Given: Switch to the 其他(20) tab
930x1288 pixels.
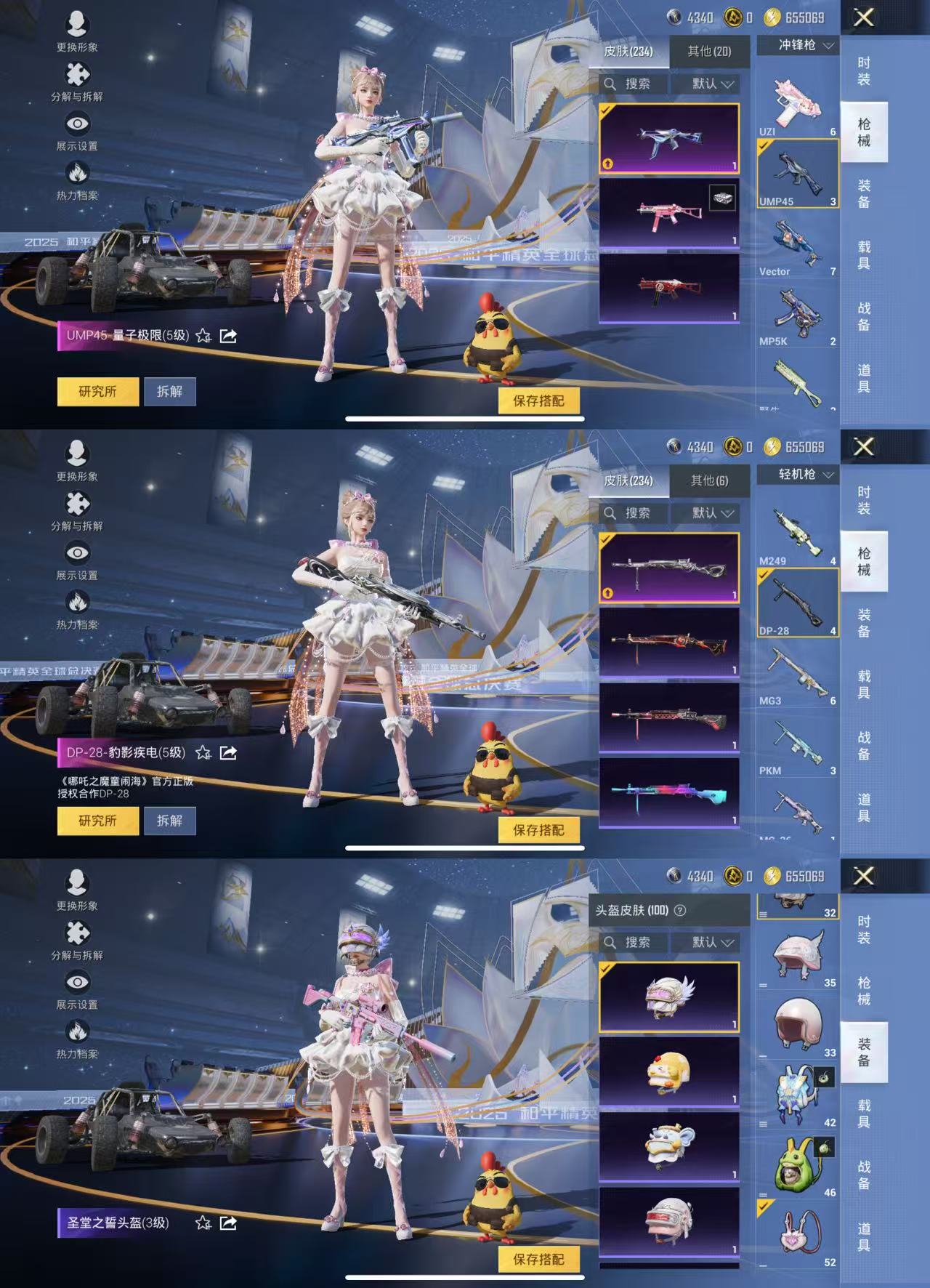Looking at the screenshot, I should click(708, 52).
